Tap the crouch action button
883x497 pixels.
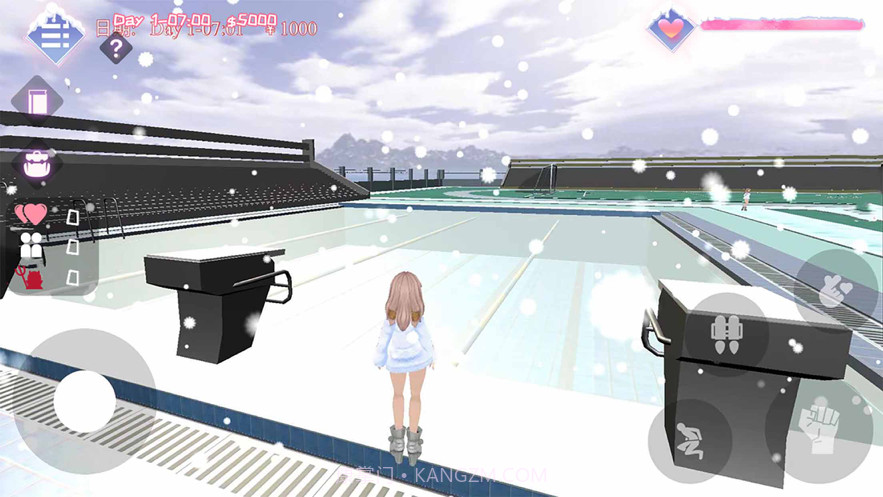pos(688,440)
